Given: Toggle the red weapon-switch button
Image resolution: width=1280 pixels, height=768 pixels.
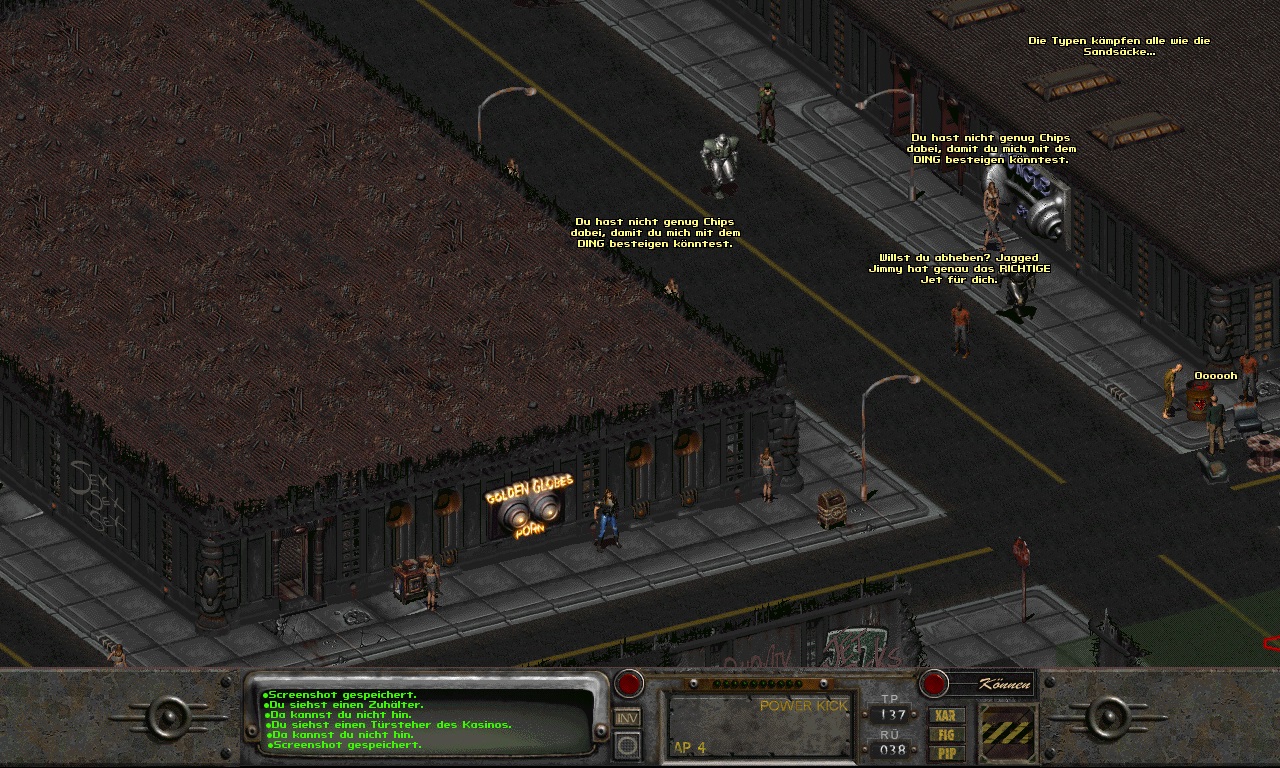Looking at the screenshot, I should (x=628, y=684).
